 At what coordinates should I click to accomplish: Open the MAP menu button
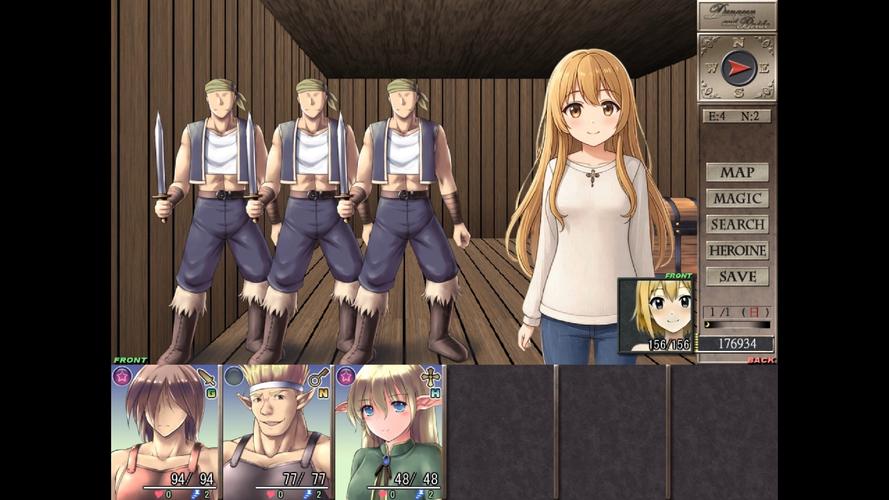[737, 172]
